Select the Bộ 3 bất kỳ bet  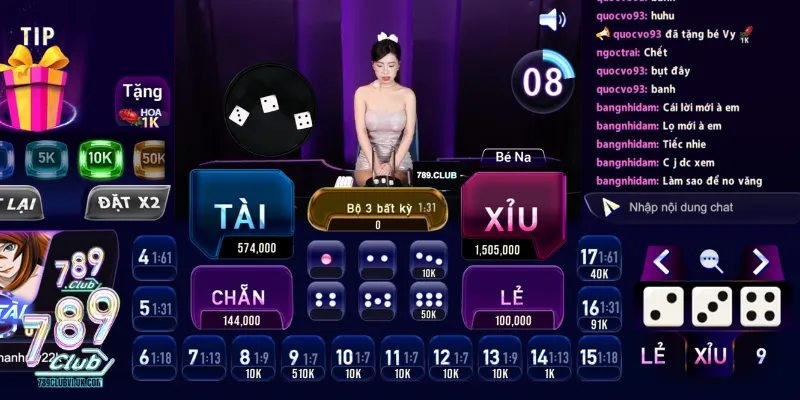(x=377, y=209)
